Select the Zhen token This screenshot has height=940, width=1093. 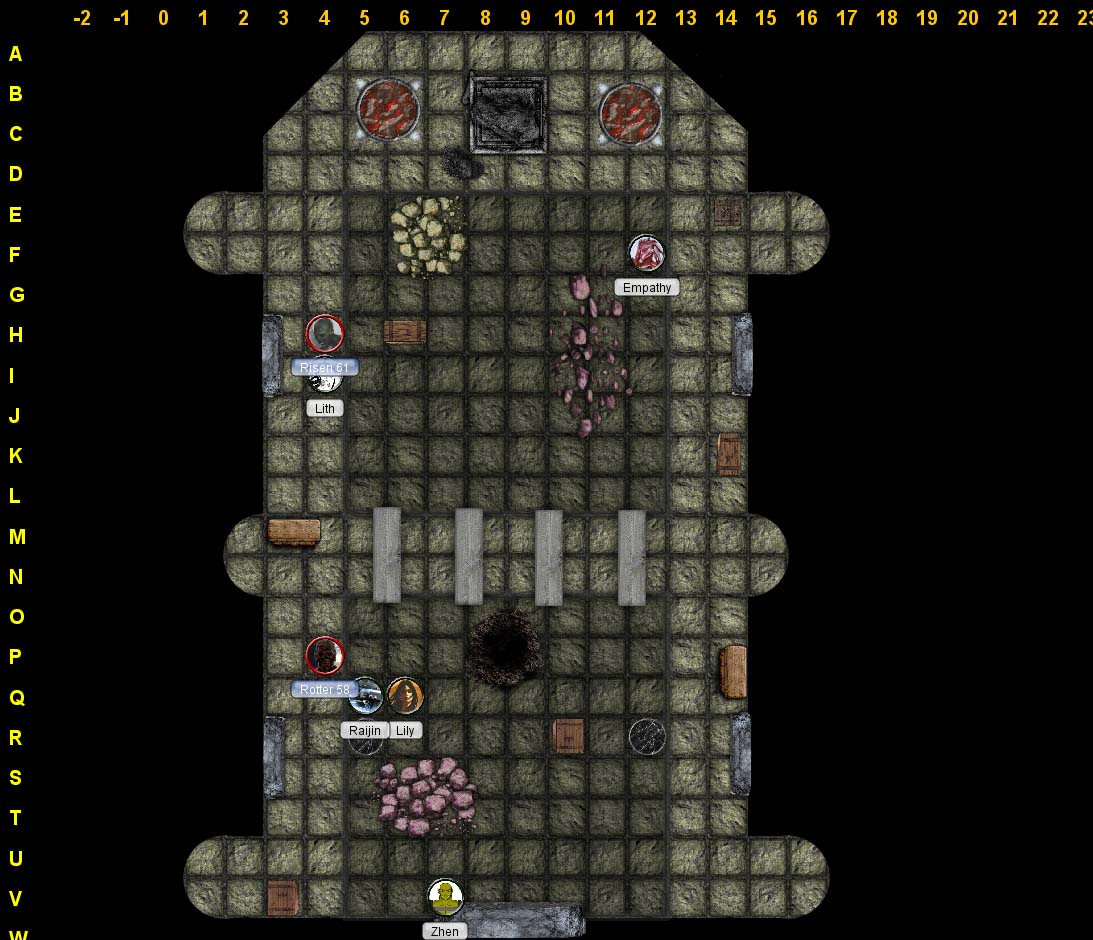pyautogui.click(x=445, y=897)
